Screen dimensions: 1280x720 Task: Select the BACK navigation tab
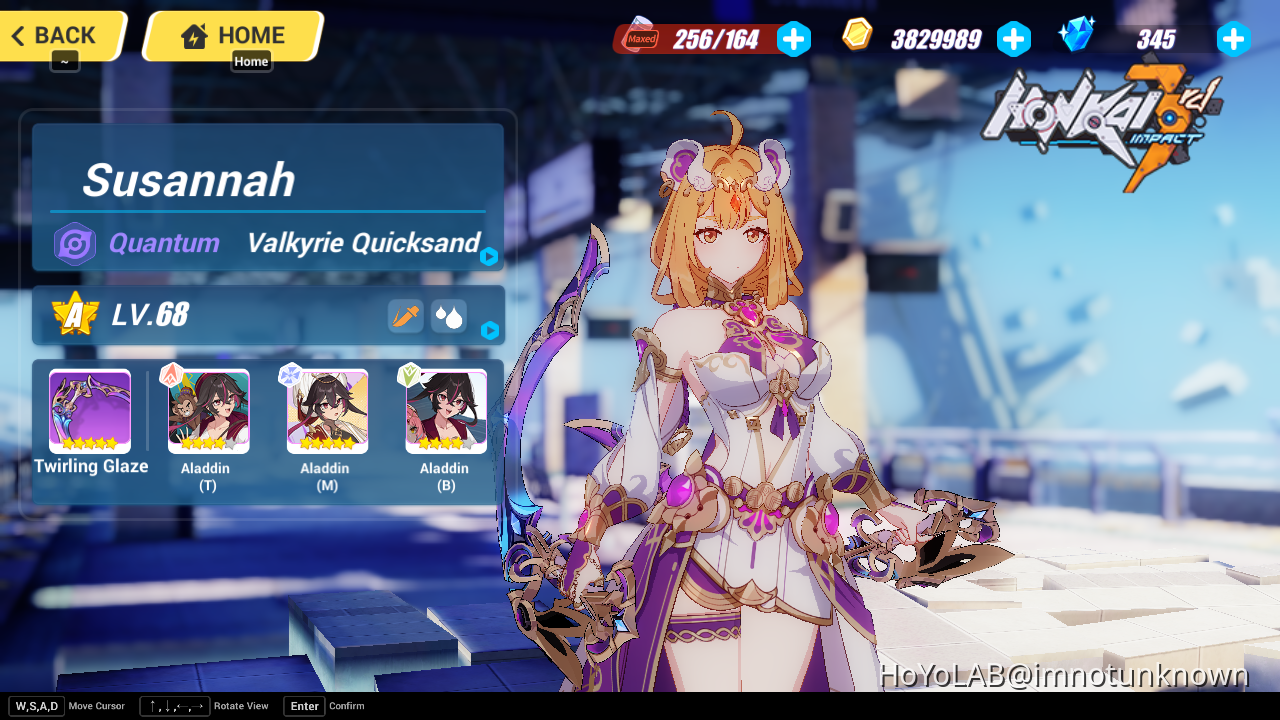(55, 34)
